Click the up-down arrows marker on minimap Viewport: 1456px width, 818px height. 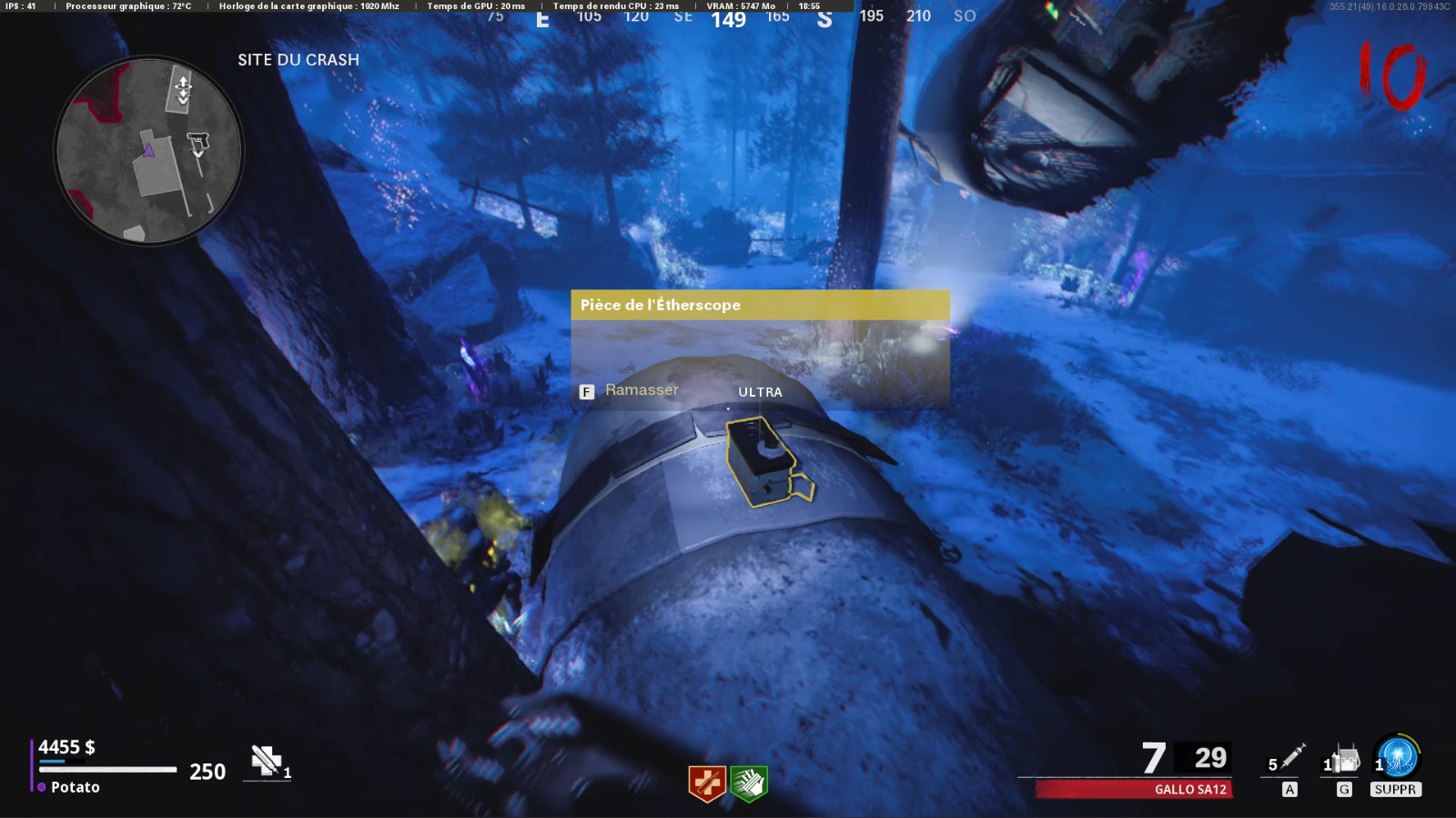pos(183,89)
